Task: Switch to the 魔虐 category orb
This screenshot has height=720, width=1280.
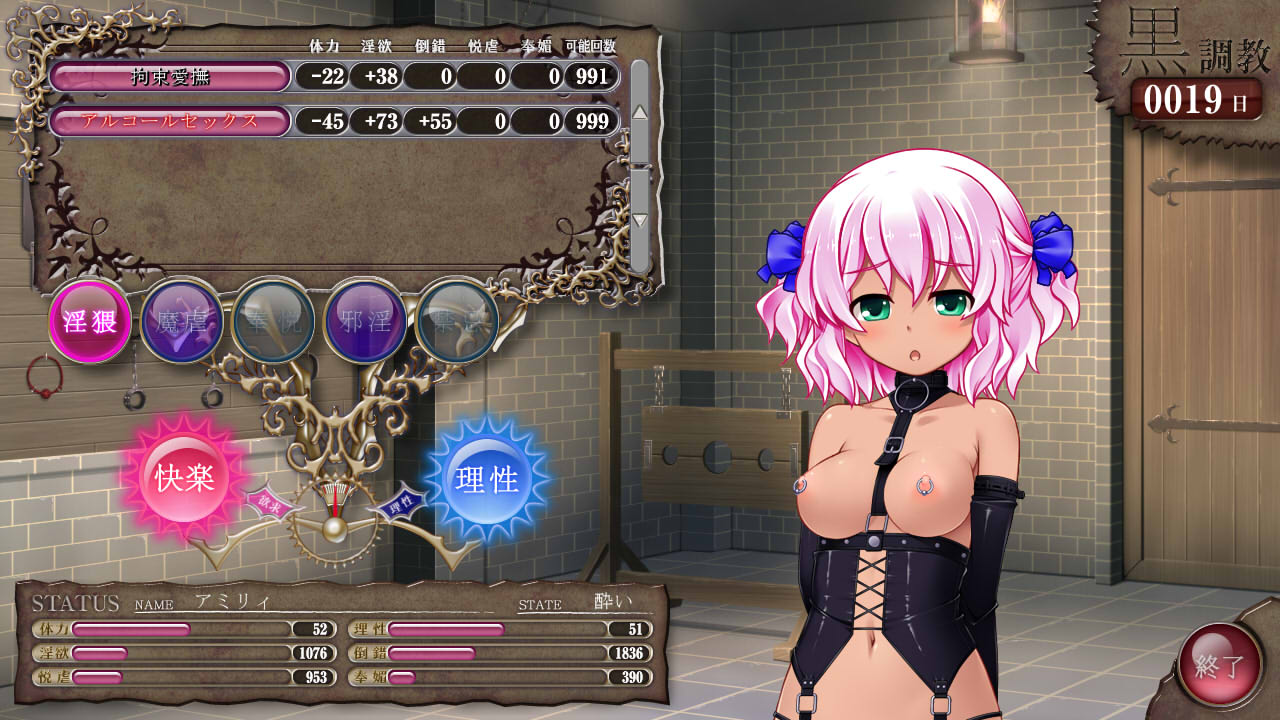Action: (182, 321)
